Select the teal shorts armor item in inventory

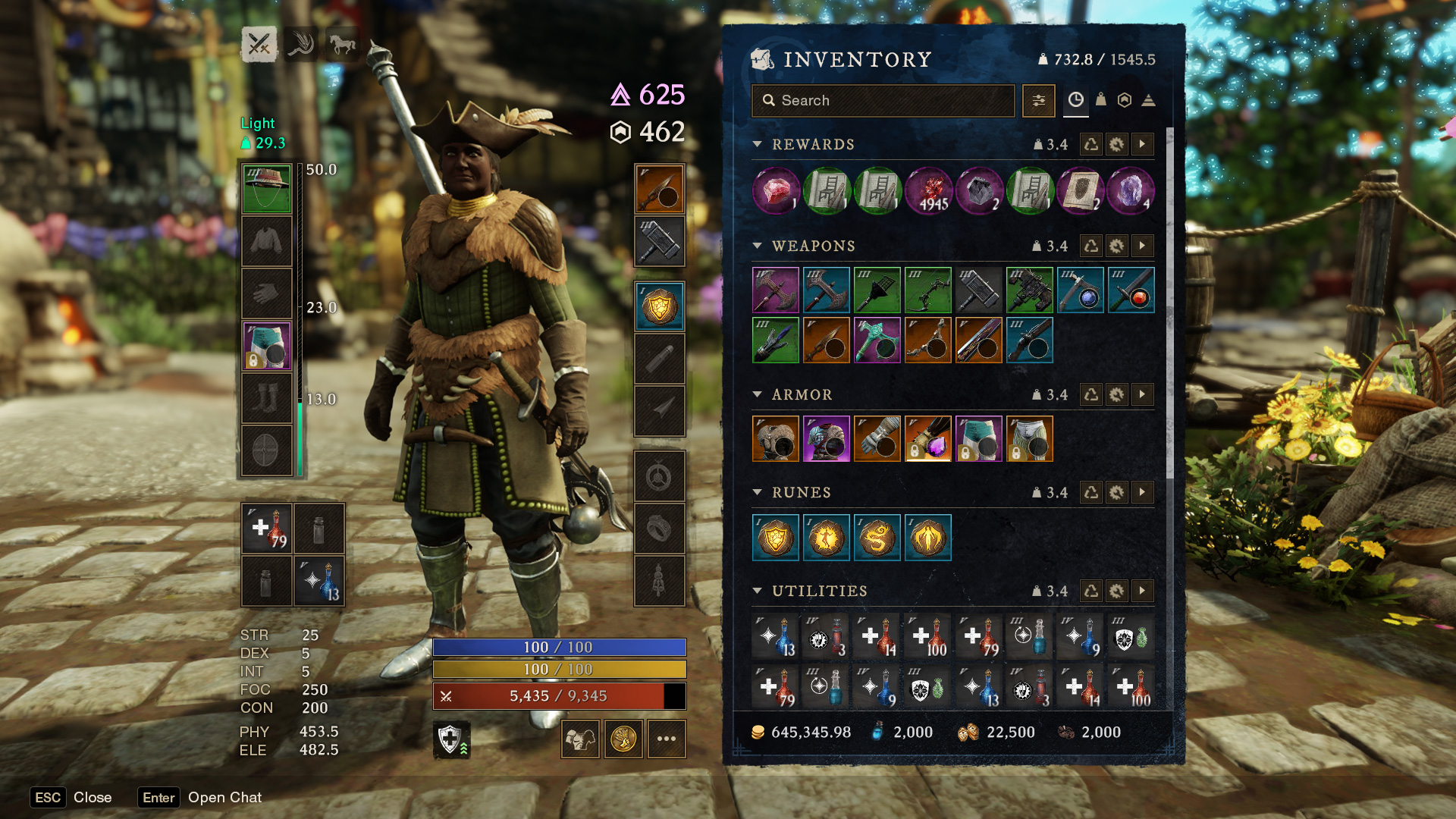pyautogui.click(x=978, y=438)
